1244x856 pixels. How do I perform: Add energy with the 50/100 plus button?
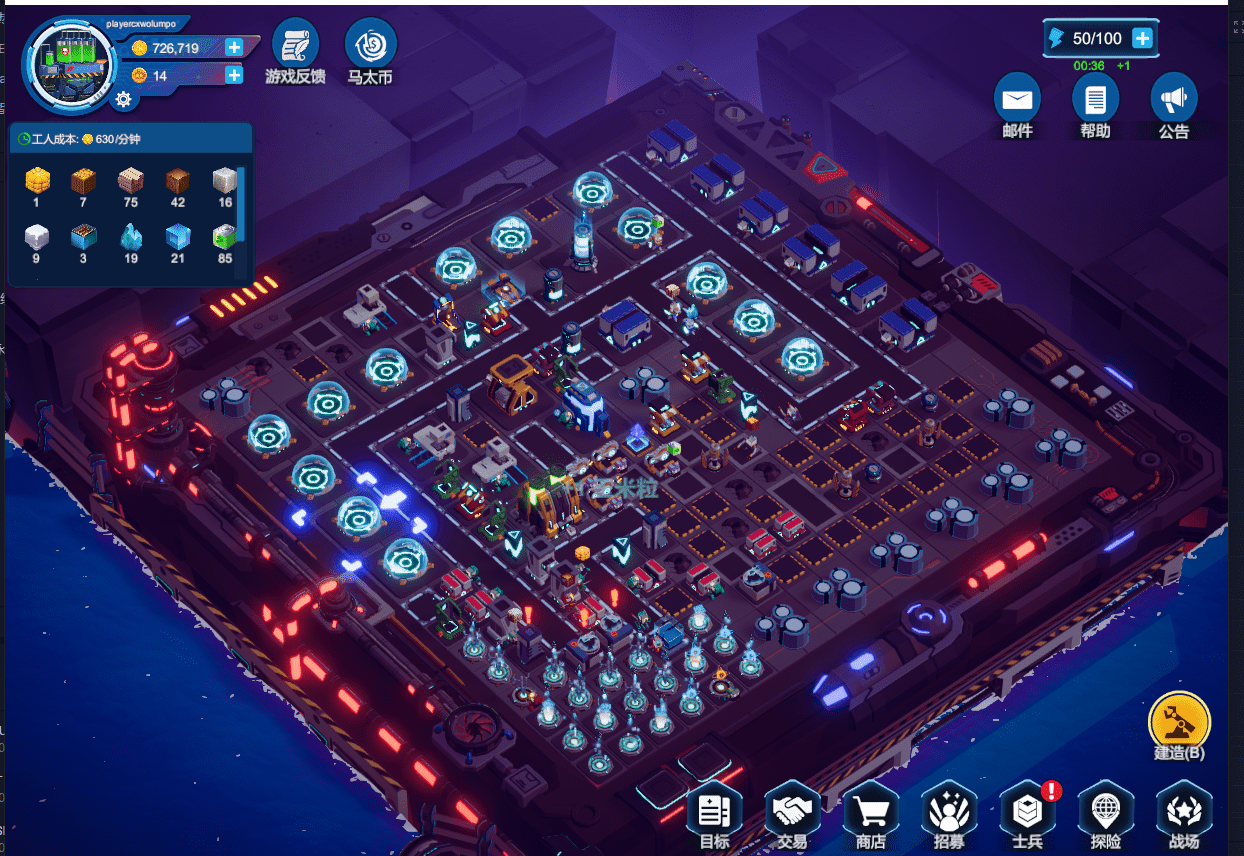[1142, 38]
